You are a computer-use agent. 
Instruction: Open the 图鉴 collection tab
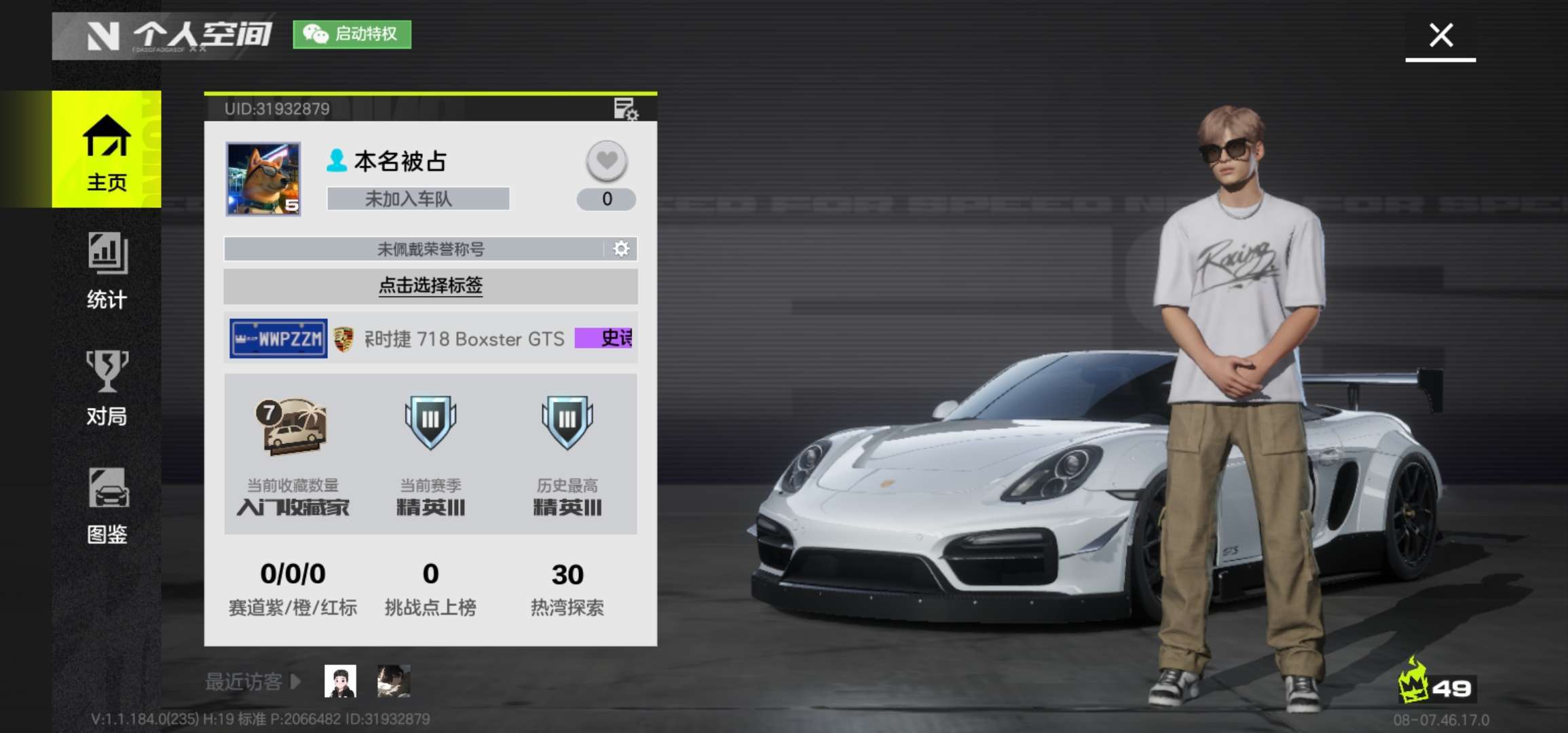coord(107,505)
